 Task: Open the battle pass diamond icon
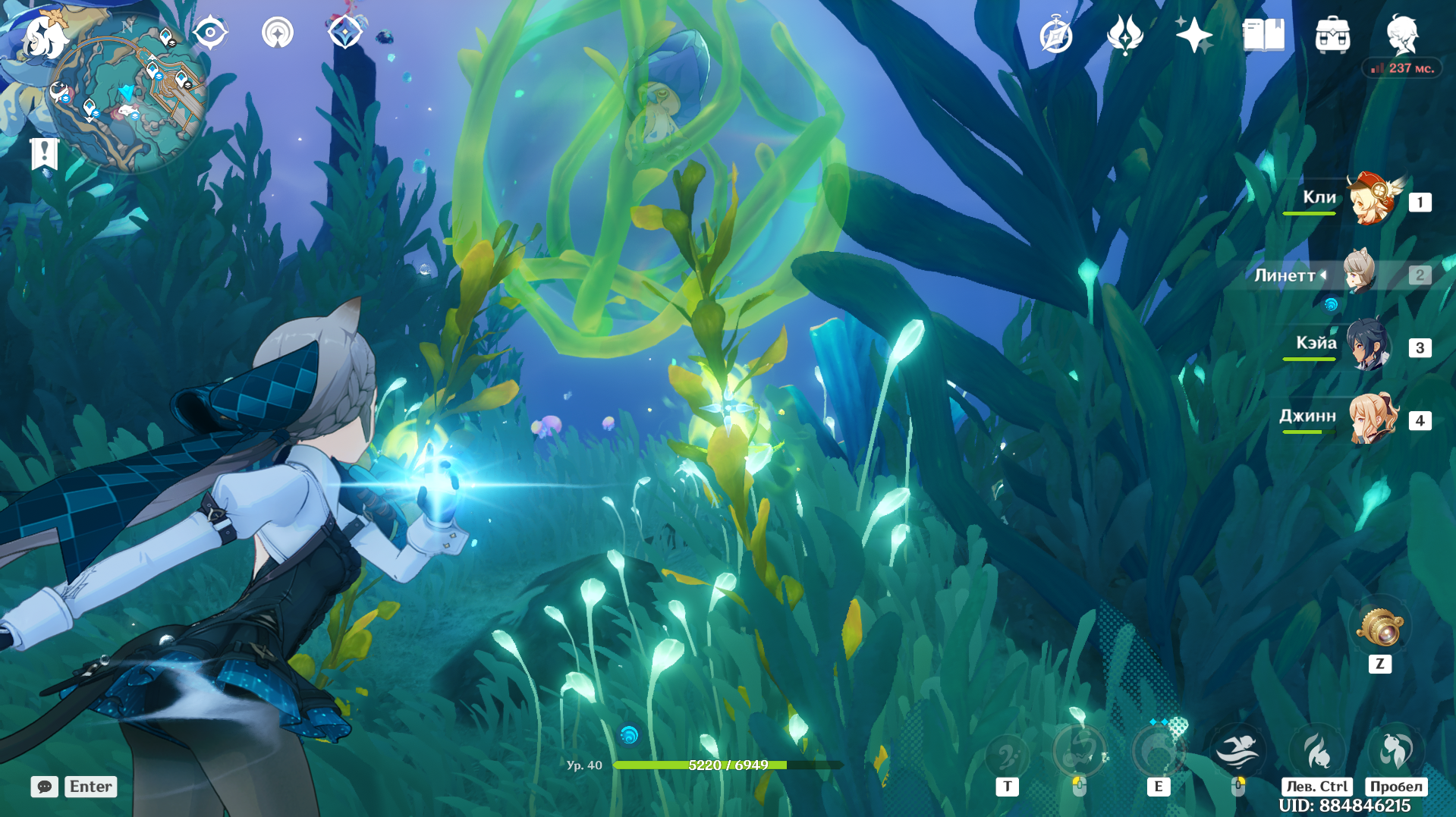[345, 33]
